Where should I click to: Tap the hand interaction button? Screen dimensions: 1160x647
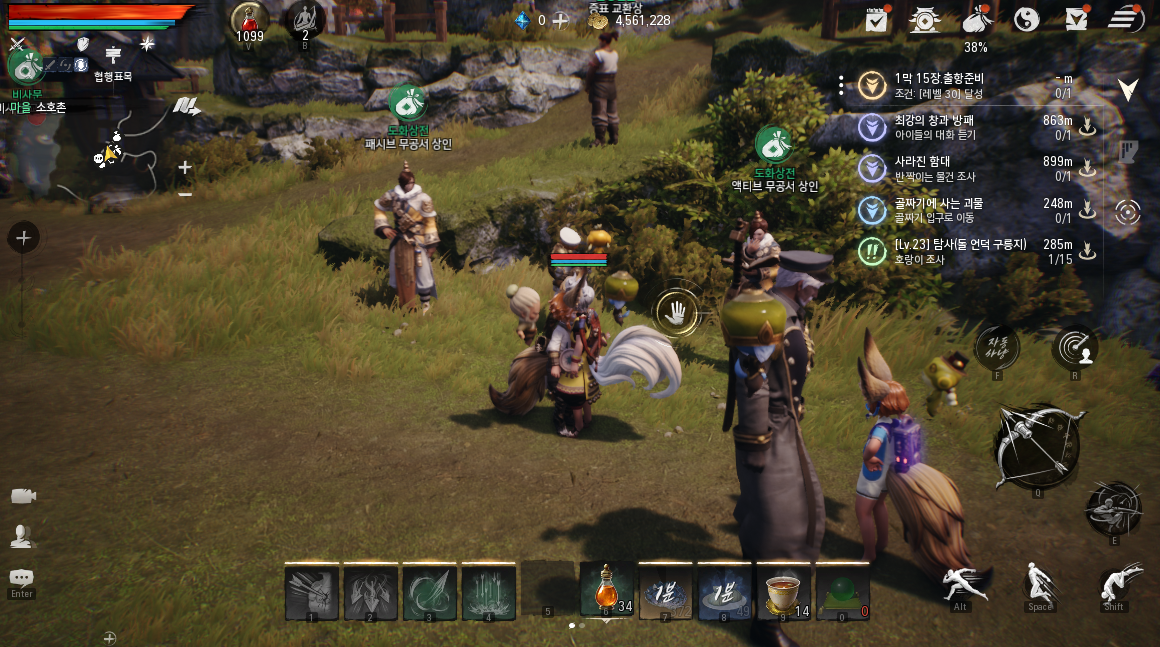click(x=677, y=312)
